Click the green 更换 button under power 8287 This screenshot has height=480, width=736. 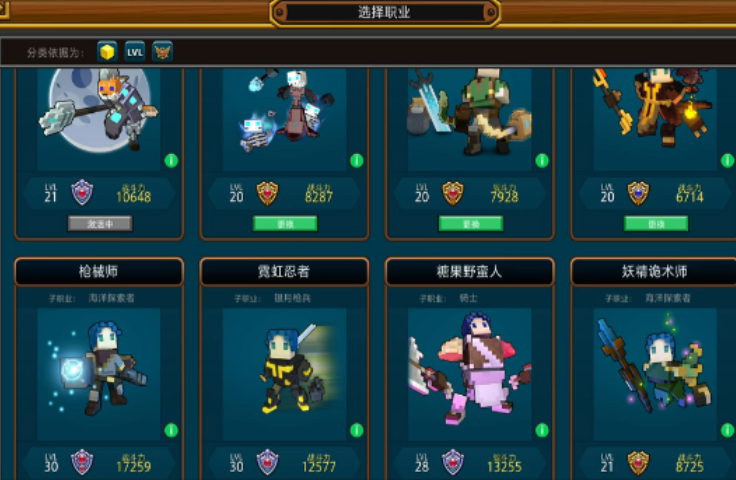(285, 224)
